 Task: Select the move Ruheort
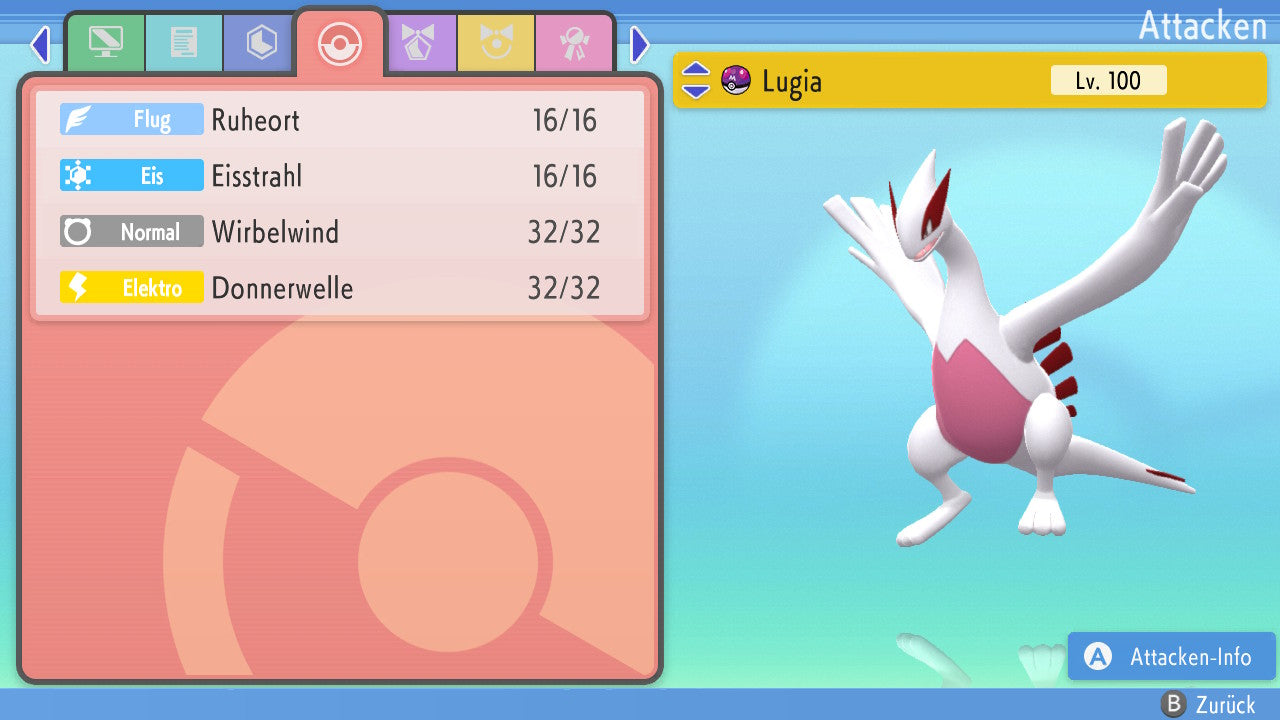340,120
